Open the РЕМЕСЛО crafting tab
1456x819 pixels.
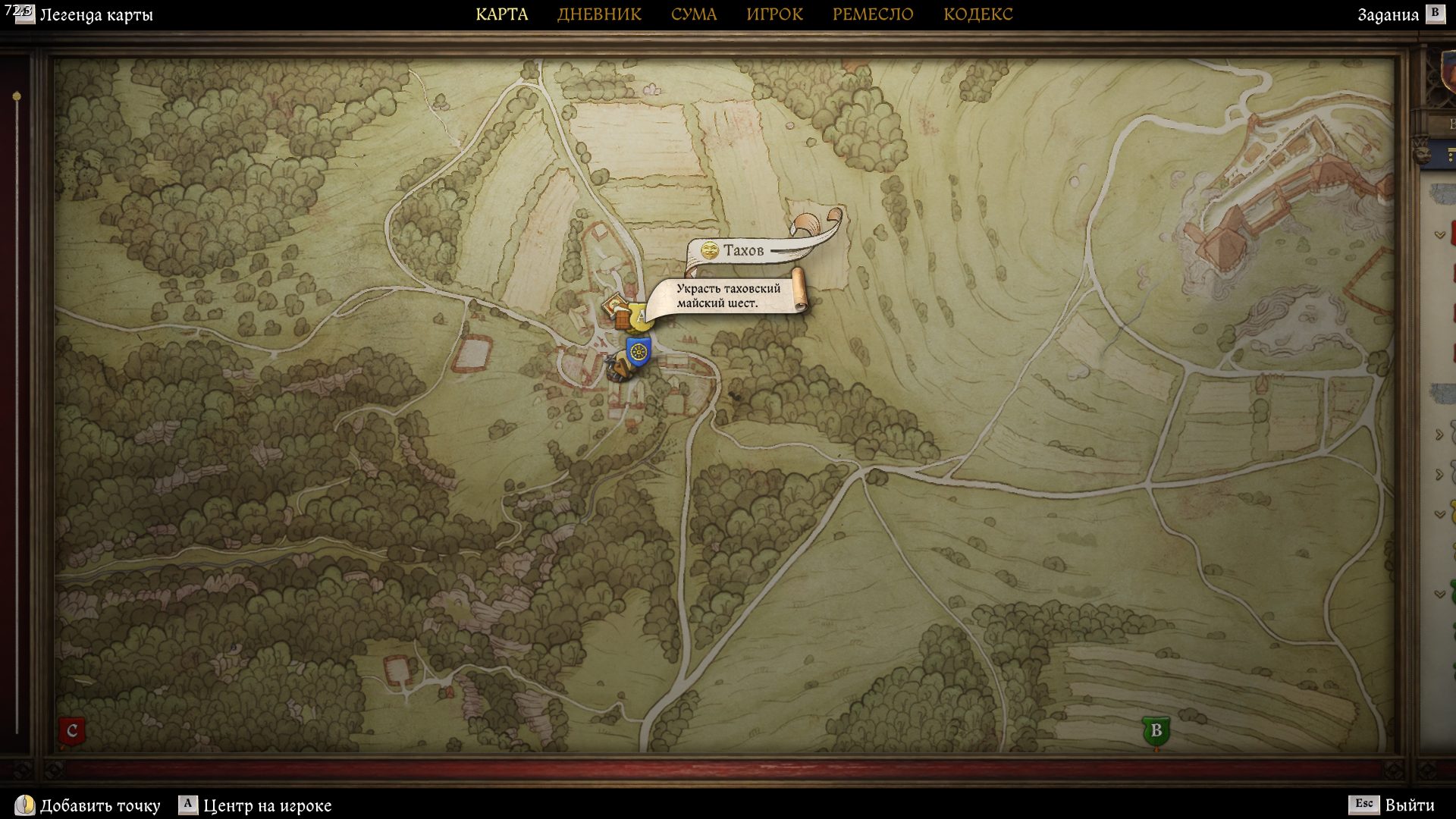pos(873,14)
